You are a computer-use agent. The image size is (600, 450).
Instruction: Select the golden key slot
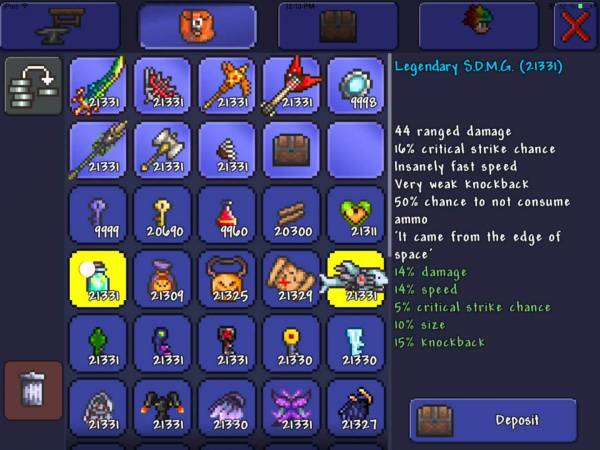[x=162, y=214]
